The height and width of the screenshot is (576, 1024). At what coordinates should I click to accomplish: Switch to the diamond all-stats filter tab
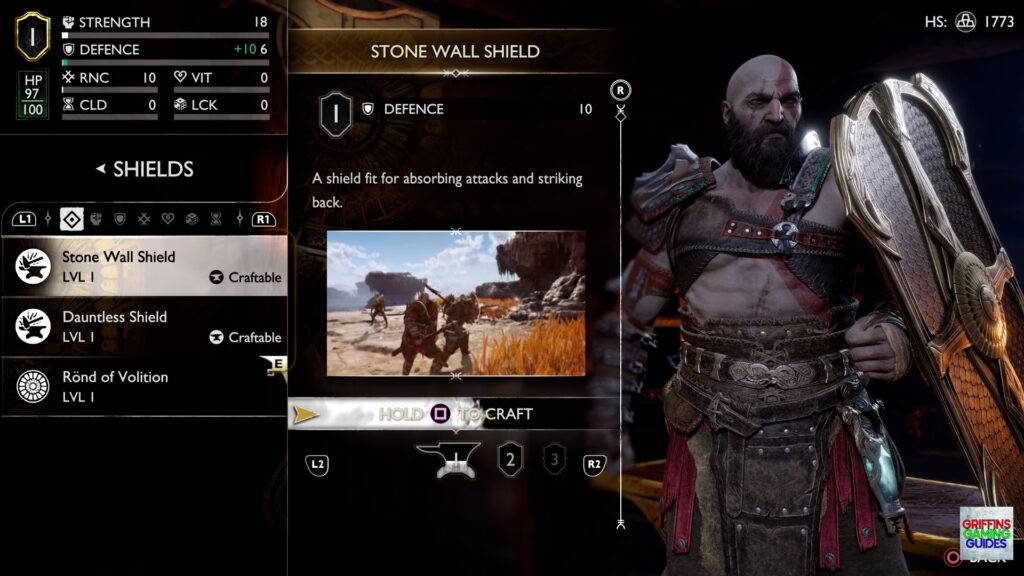[71, 218]
